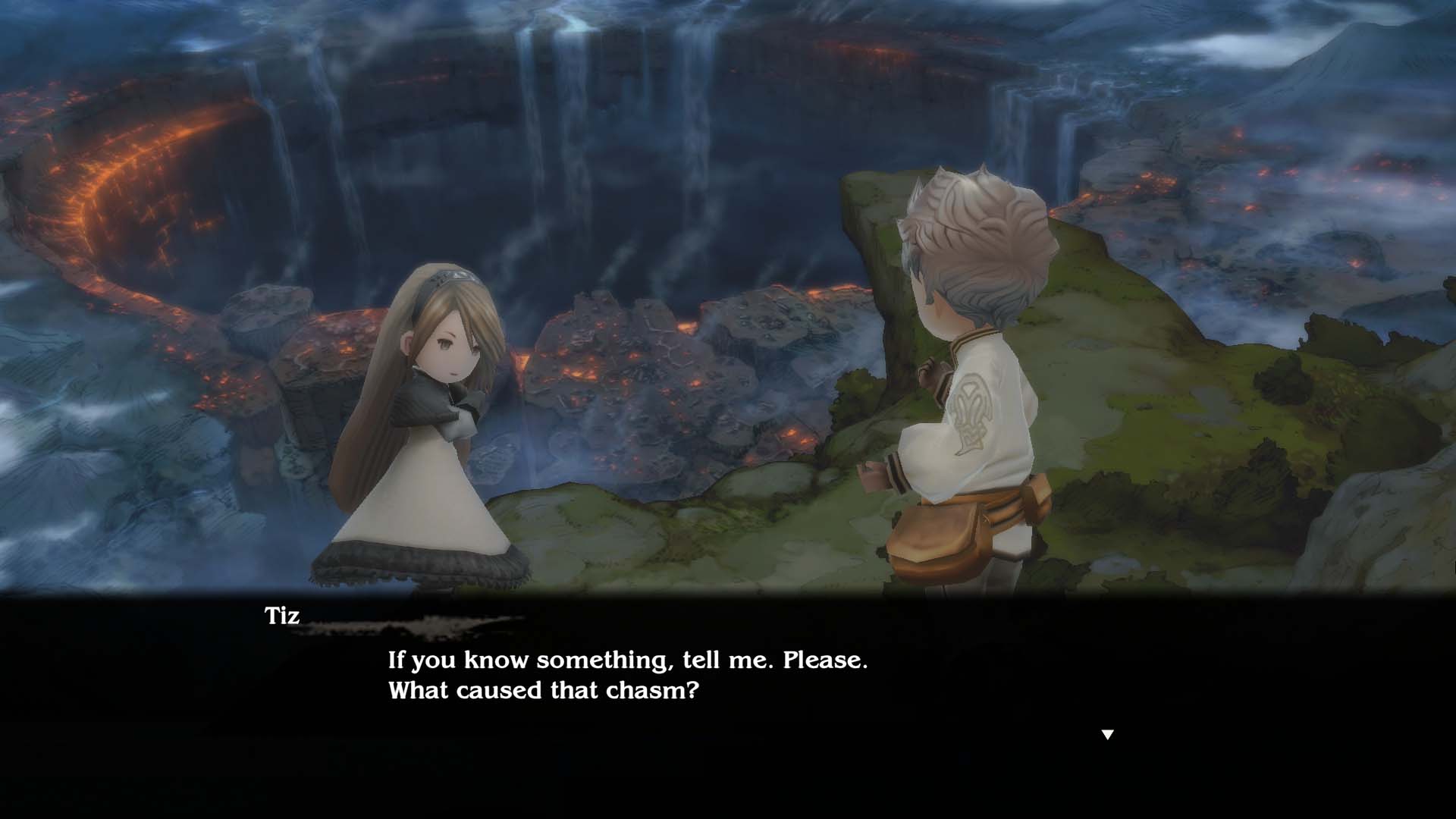
Task: Click the dialogue advance triangle indicator
Action: 1109,733
